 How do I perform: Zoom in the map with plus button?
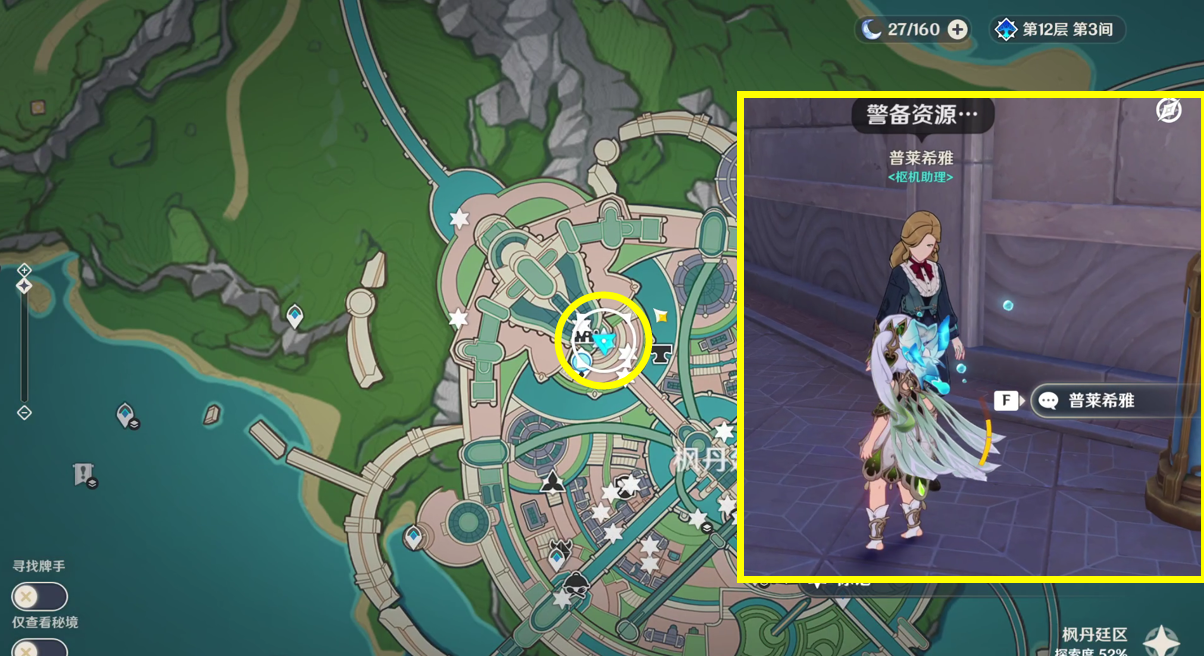24,270
